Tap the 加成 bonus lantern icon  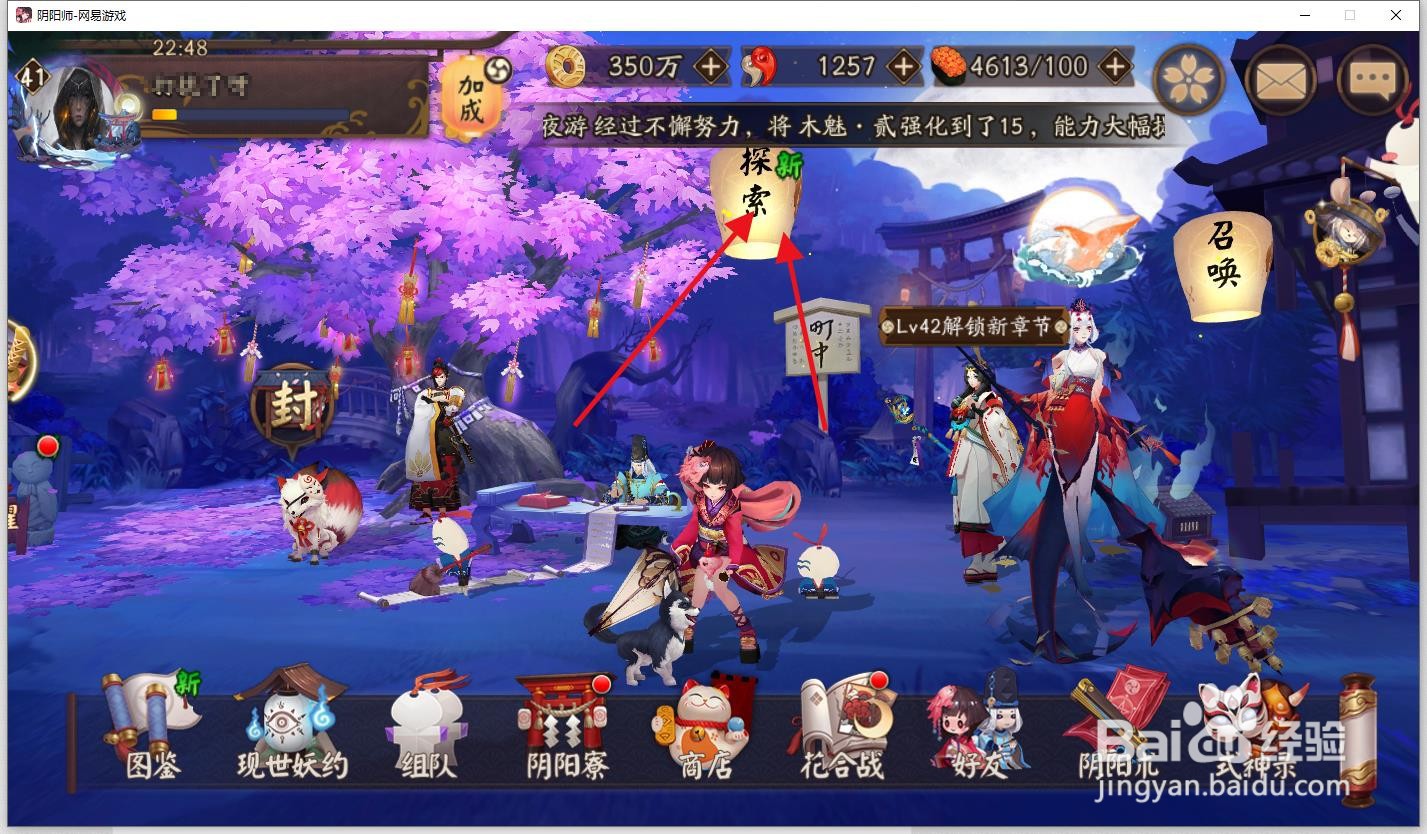tap(471, 98)
